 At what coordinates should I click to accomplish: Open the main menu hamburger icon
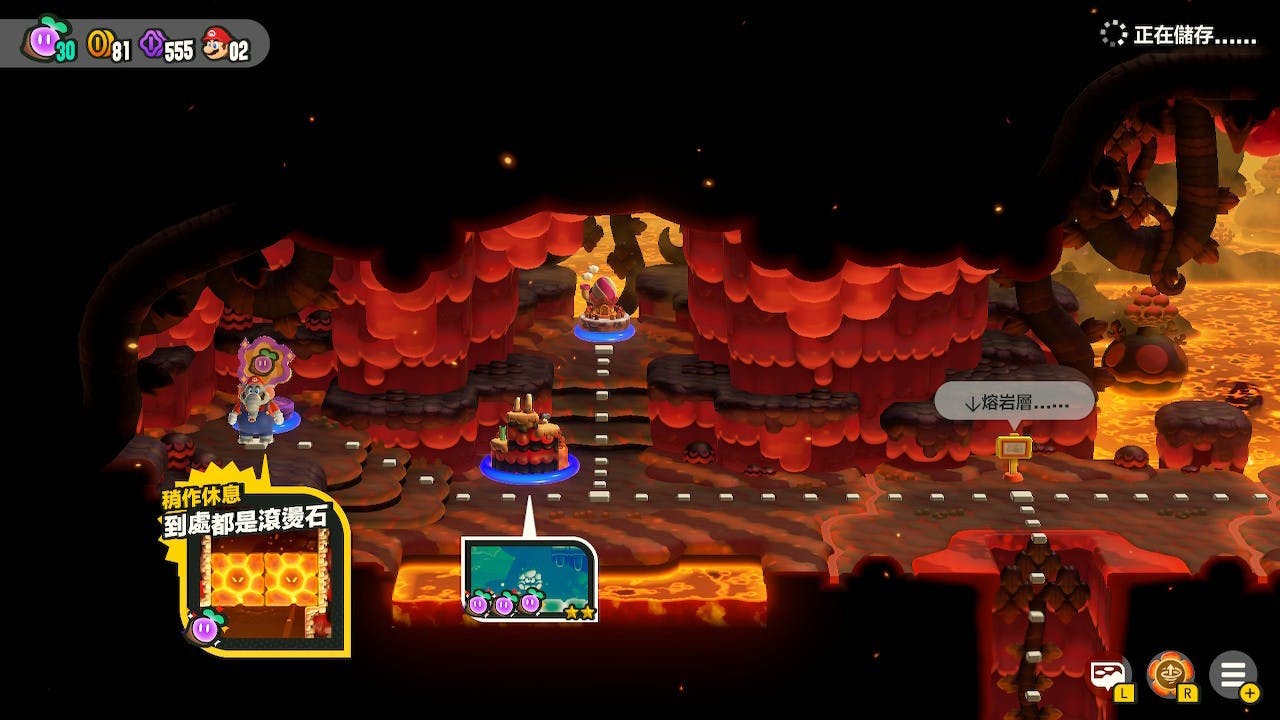(1232, 674)
